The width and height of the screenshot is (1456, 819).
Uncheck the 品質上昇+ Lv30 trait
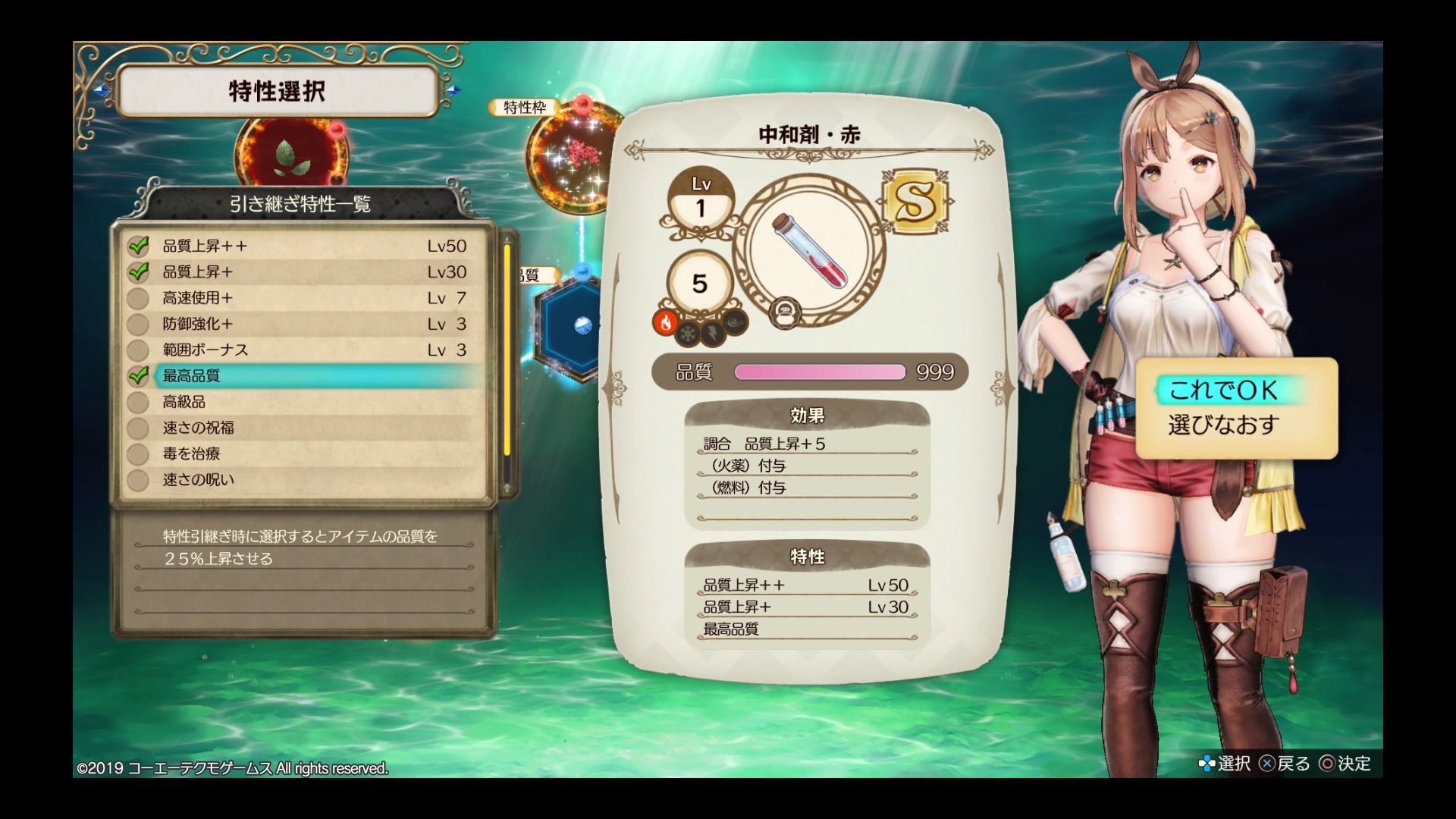303,271
